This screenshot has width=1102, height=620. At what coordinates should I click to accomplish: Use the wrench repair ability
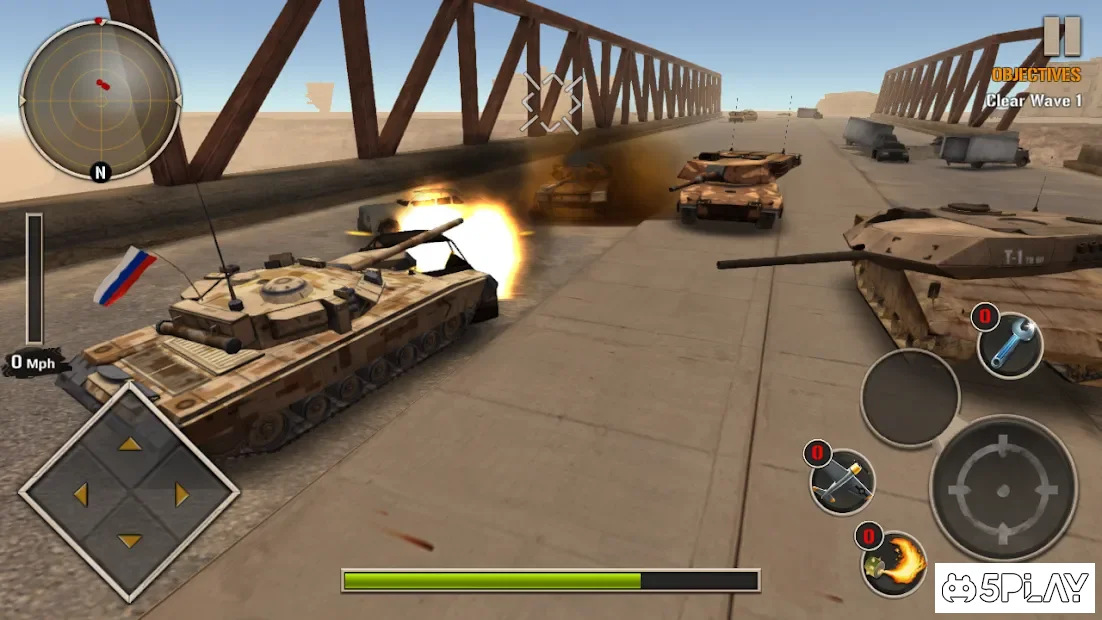pyautogui.click(x=1010, y=346)
